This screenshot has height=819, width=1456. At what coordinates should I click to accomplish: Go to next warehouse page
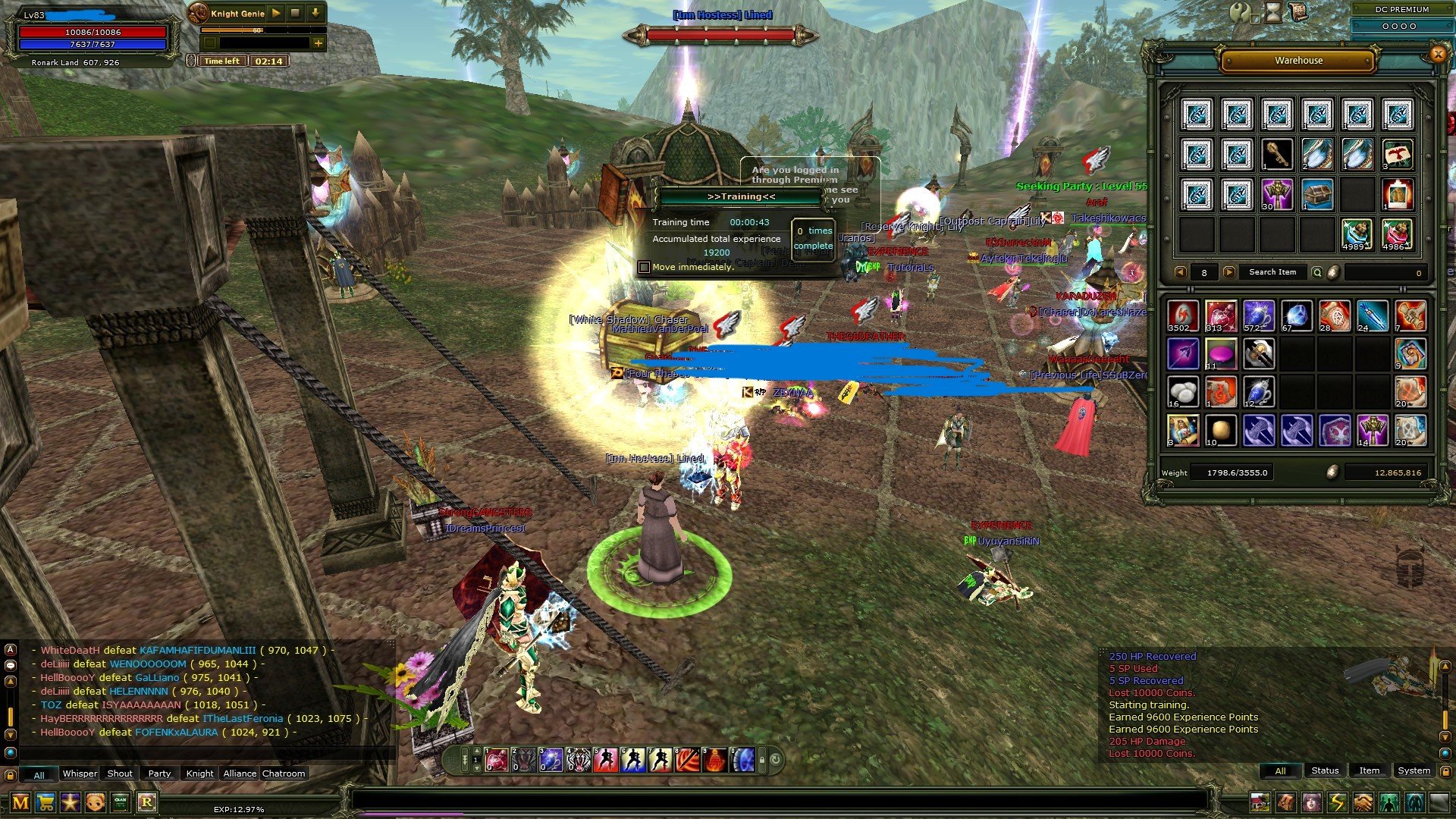pyautogui.click(x=1228, y=272)
